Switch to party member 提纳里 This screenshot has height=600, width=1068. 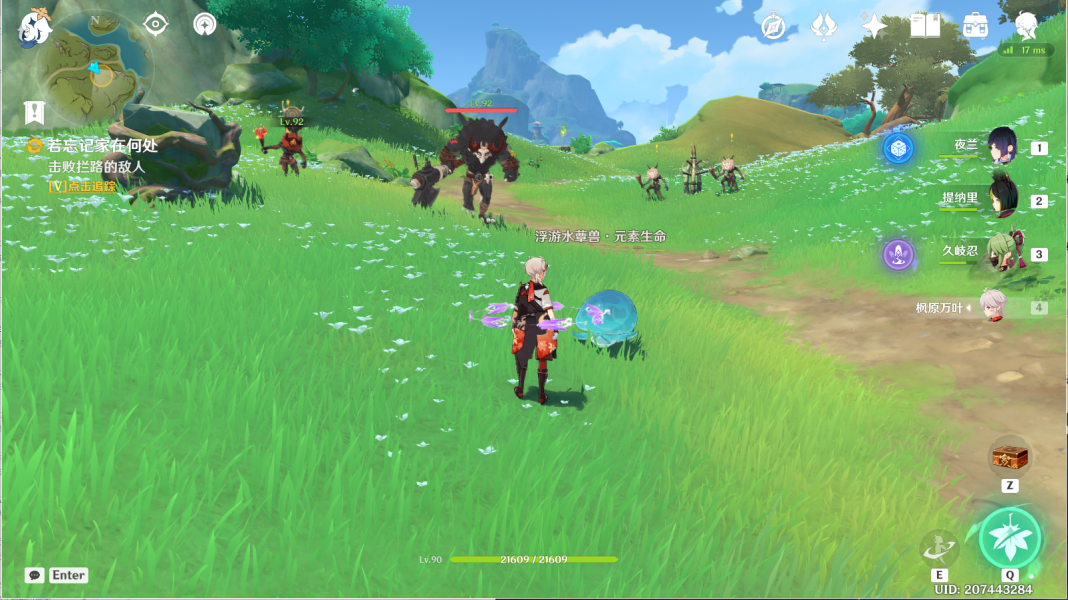coord(1002,199)
